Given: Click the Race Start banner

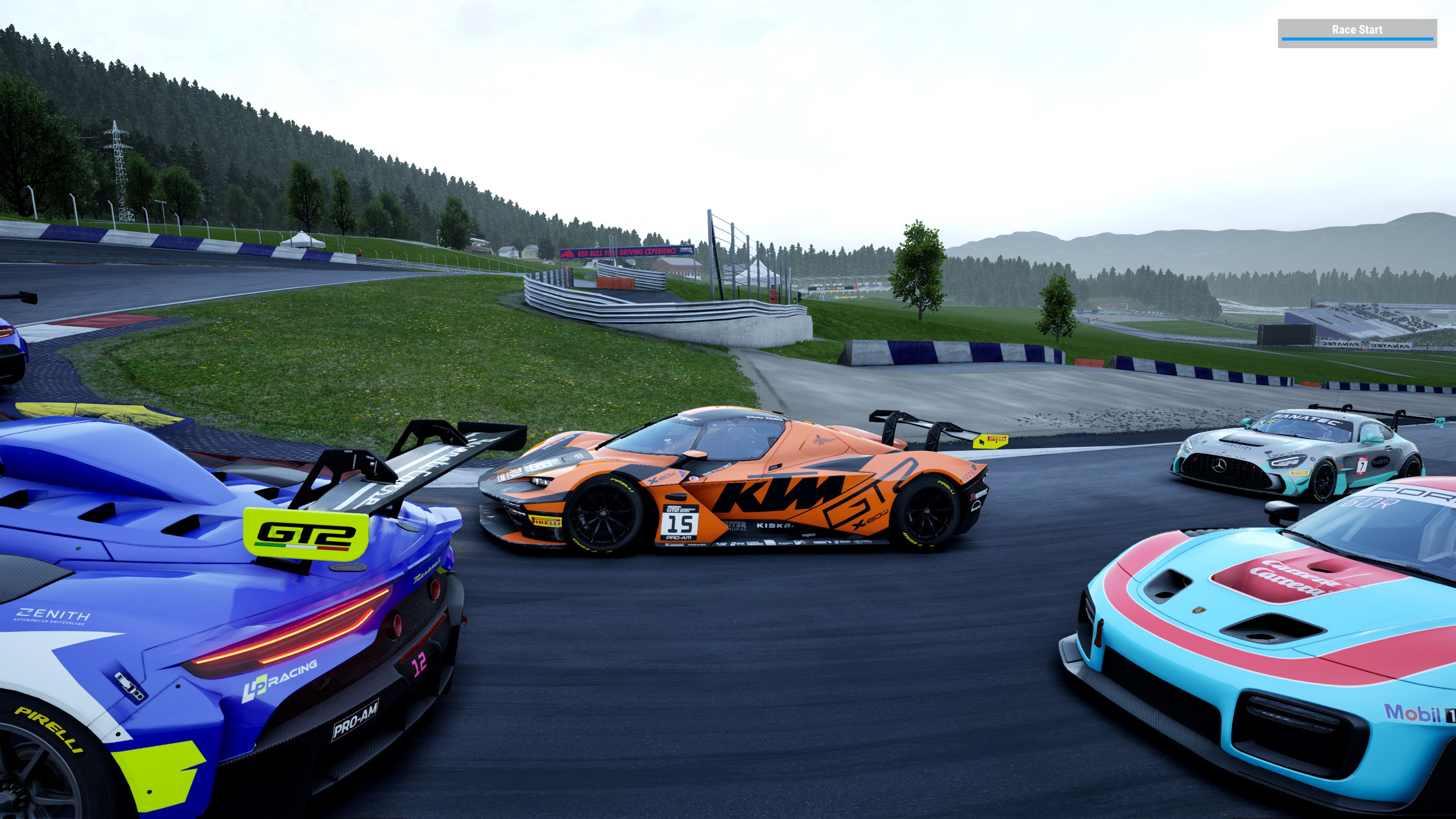Looking at the screenshot, I should 1357,32.
